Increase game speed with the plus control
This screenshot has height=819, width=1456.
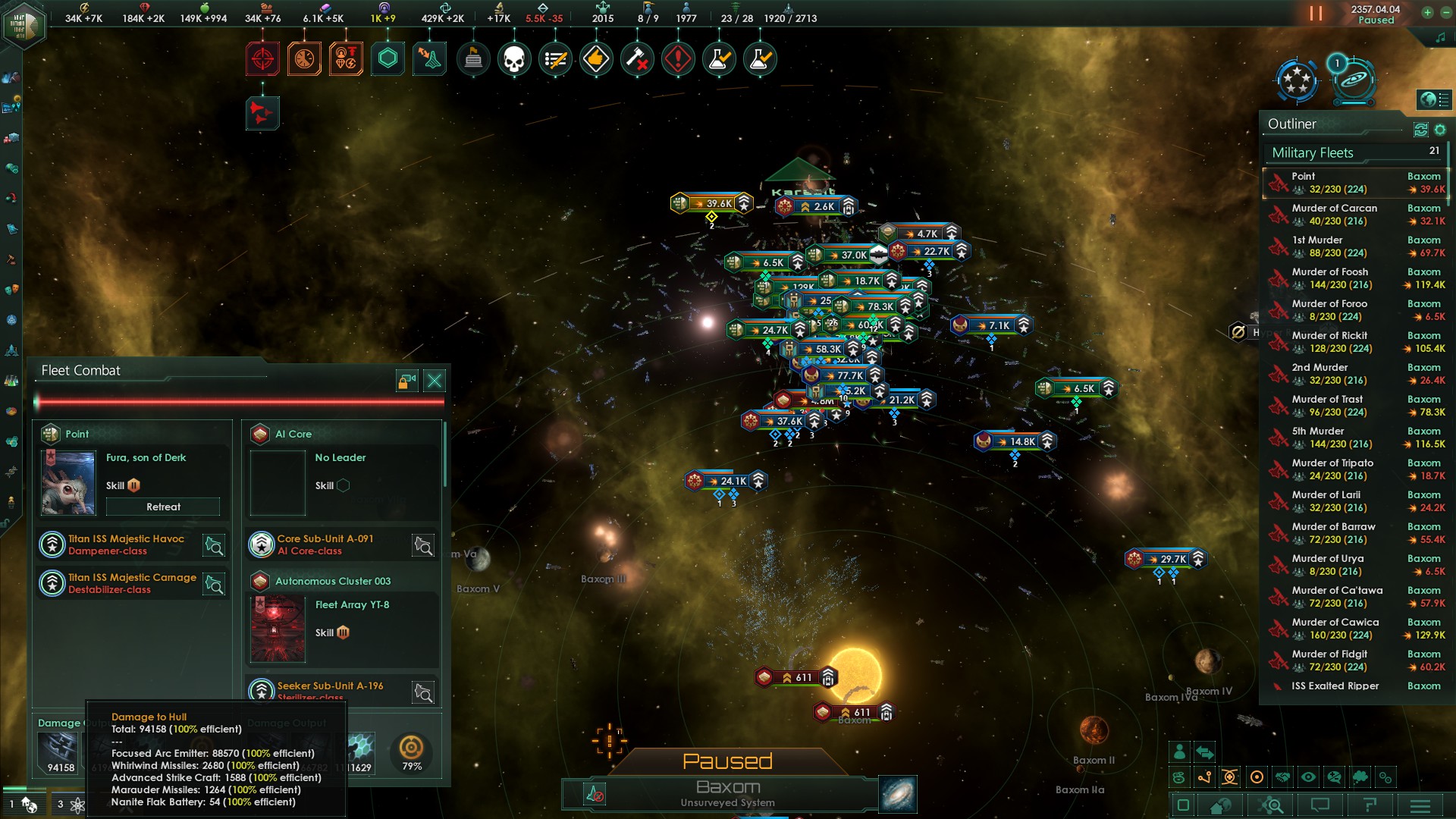(1427, 13)
